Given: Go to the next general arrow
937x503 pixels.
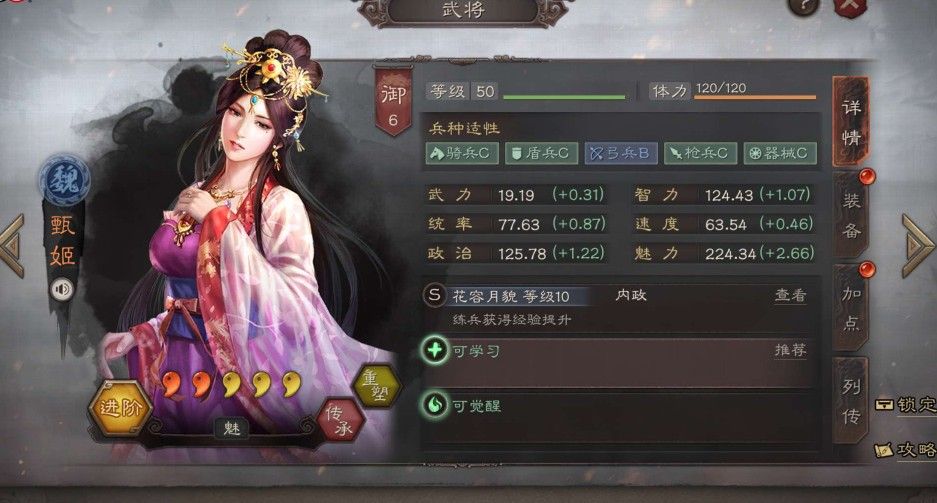Looking at the screenshot, I should 918,245.
